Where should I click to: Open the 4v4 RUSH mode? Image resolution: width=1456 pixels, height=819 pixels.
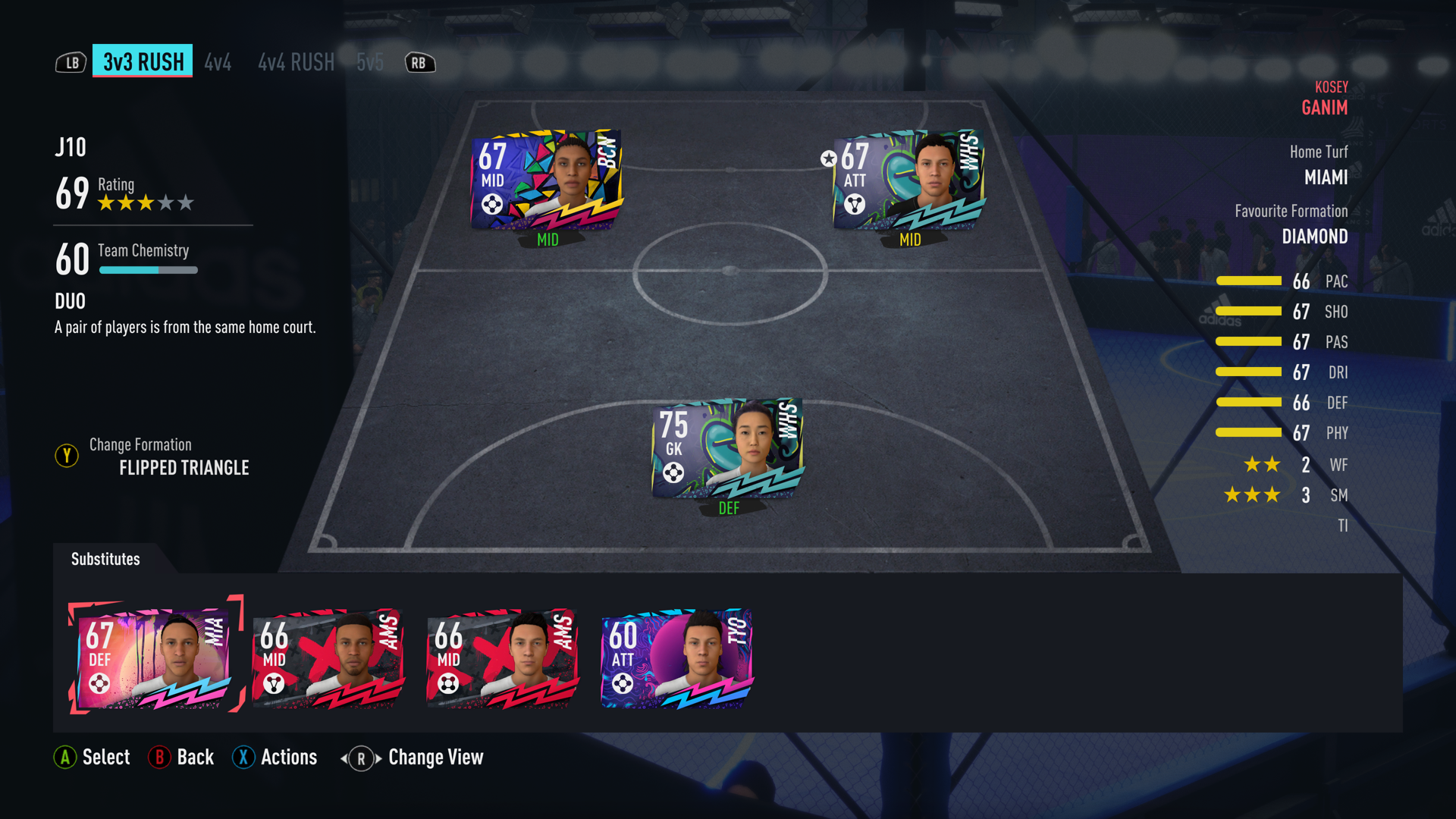pos(296,62)
